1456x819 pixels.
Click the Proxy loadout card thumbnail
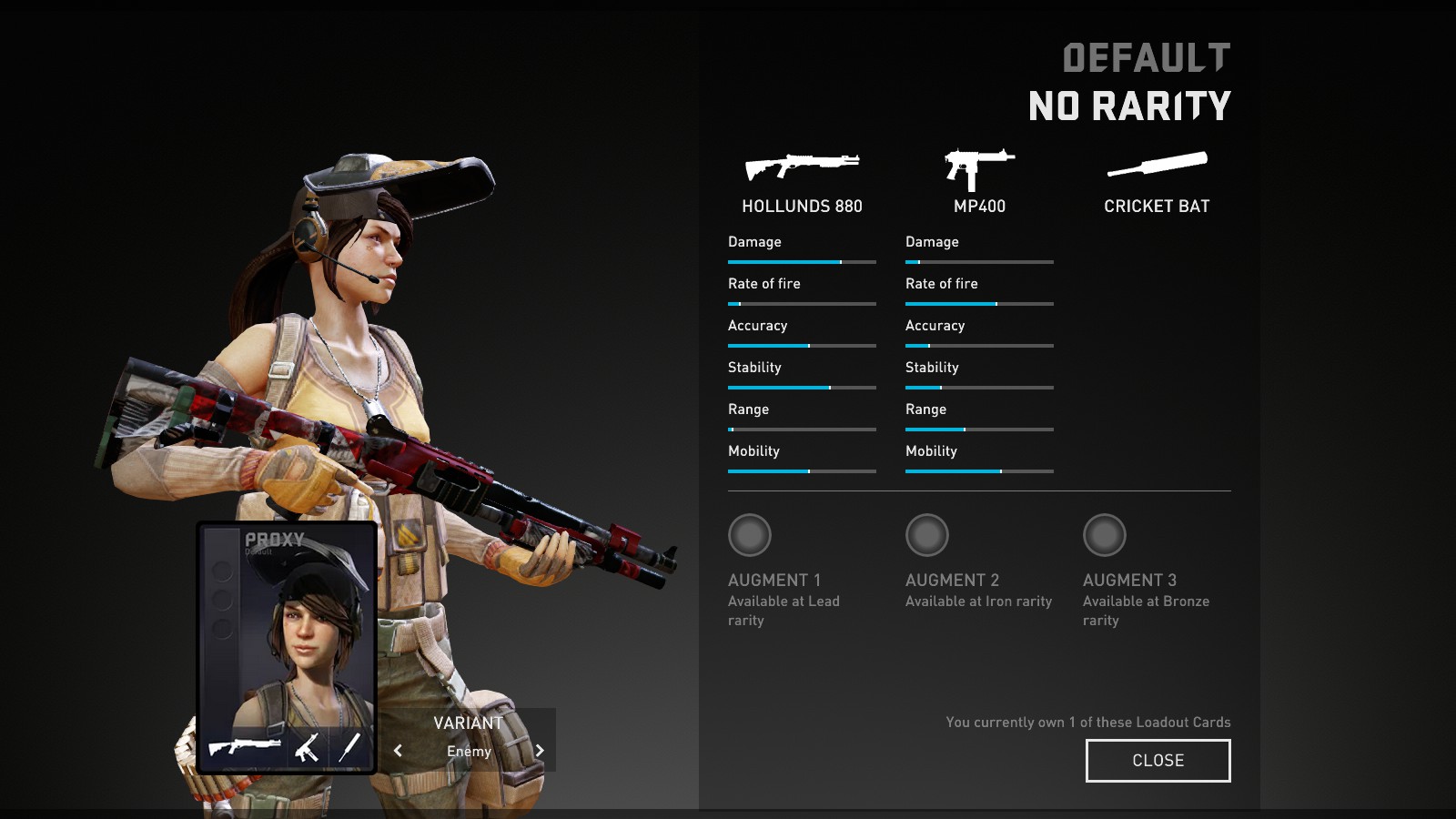point(287,637)
